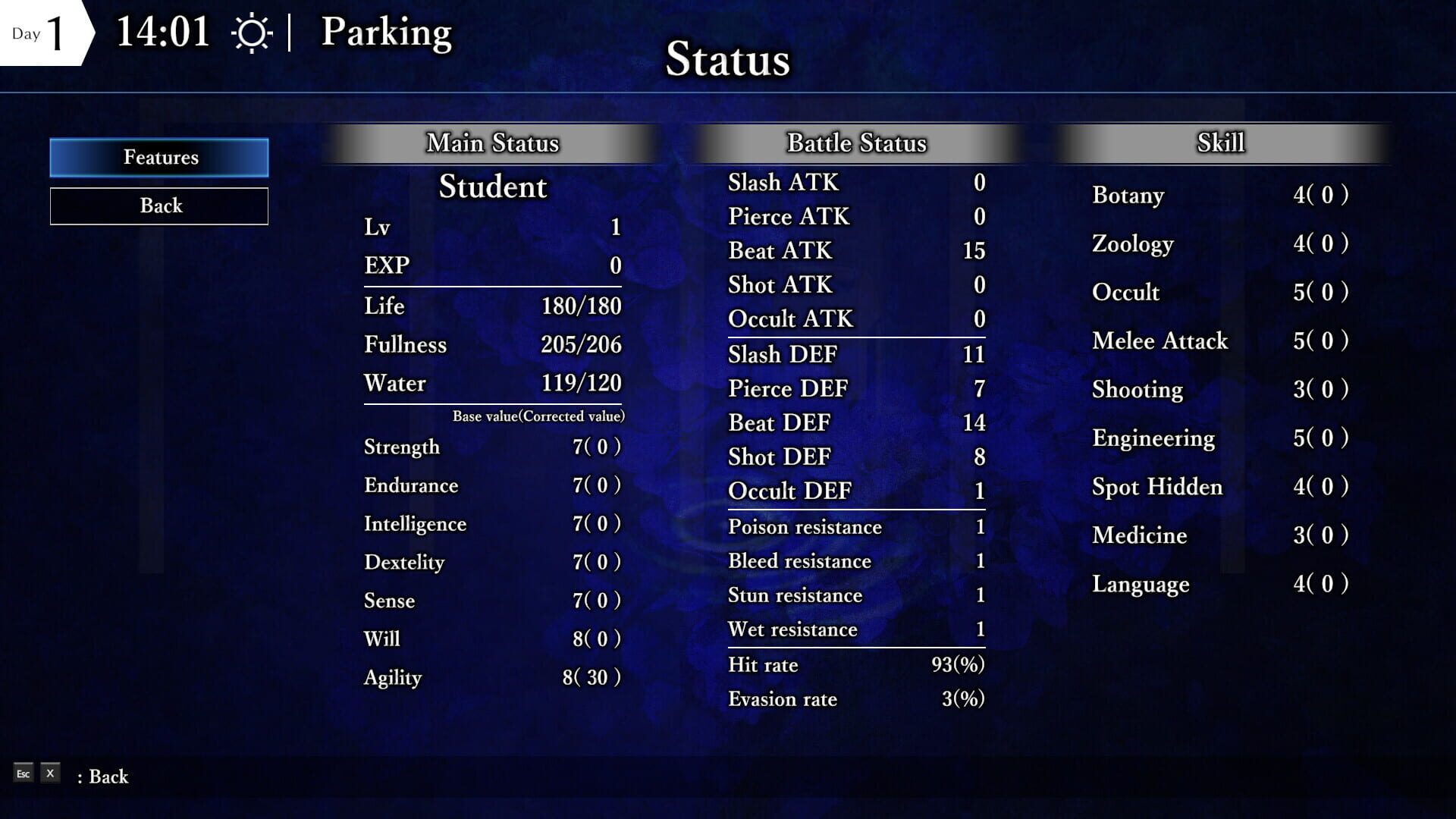Select the Occult skill entry
Viewport: 1456px width, 819px height.
pos(1126,292)
